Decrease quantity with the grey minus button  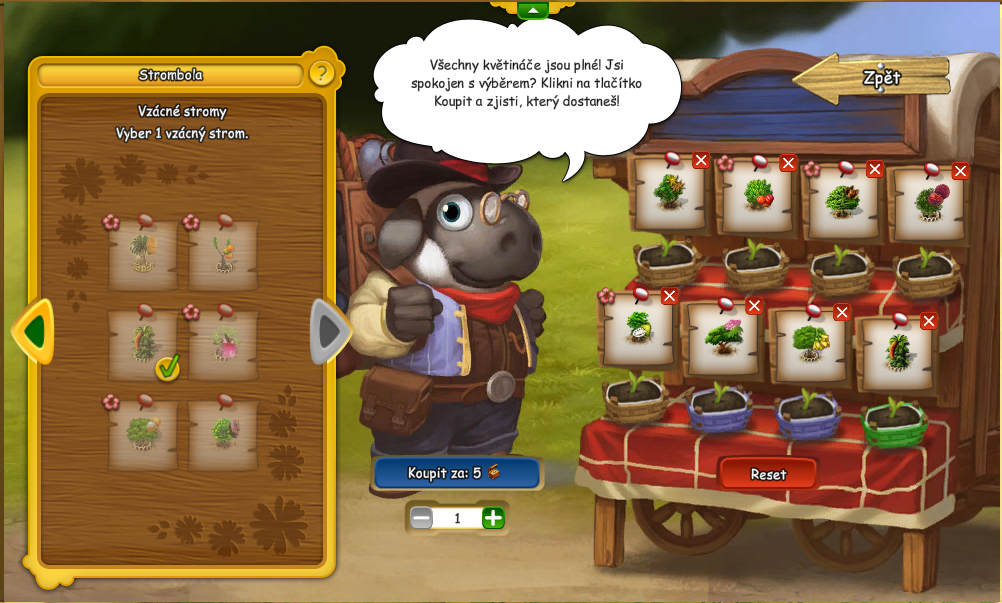(x=422, y=518)
